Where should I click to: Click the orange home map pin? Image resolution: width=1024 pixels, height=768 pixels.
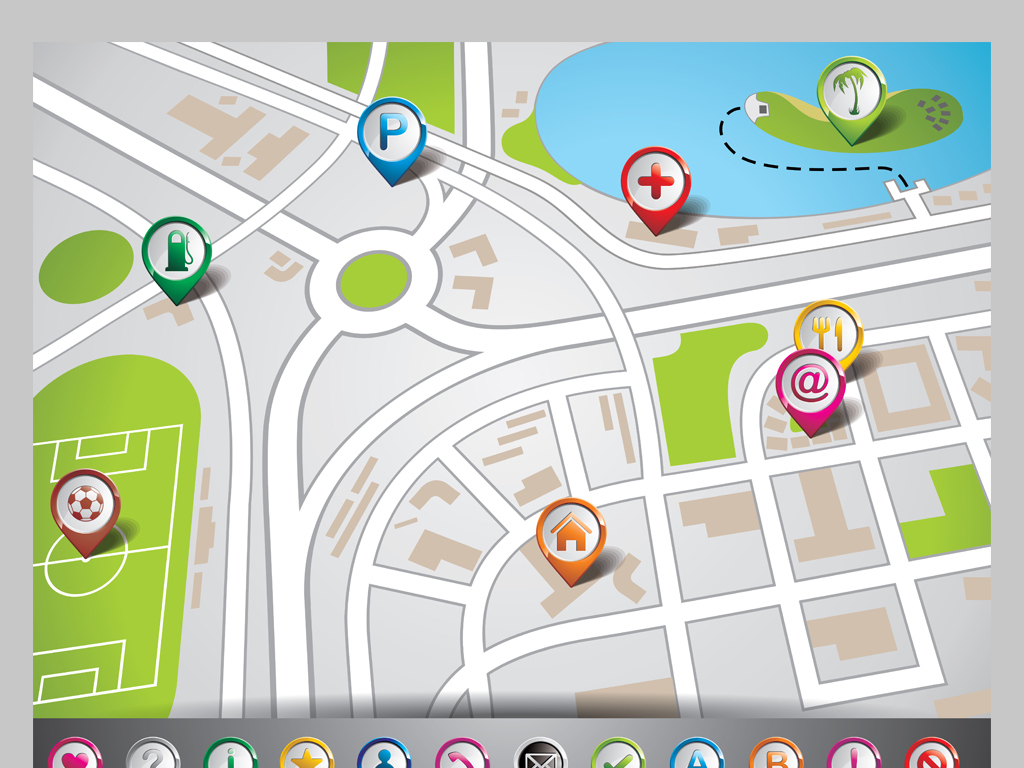click(x=571, y=533)
